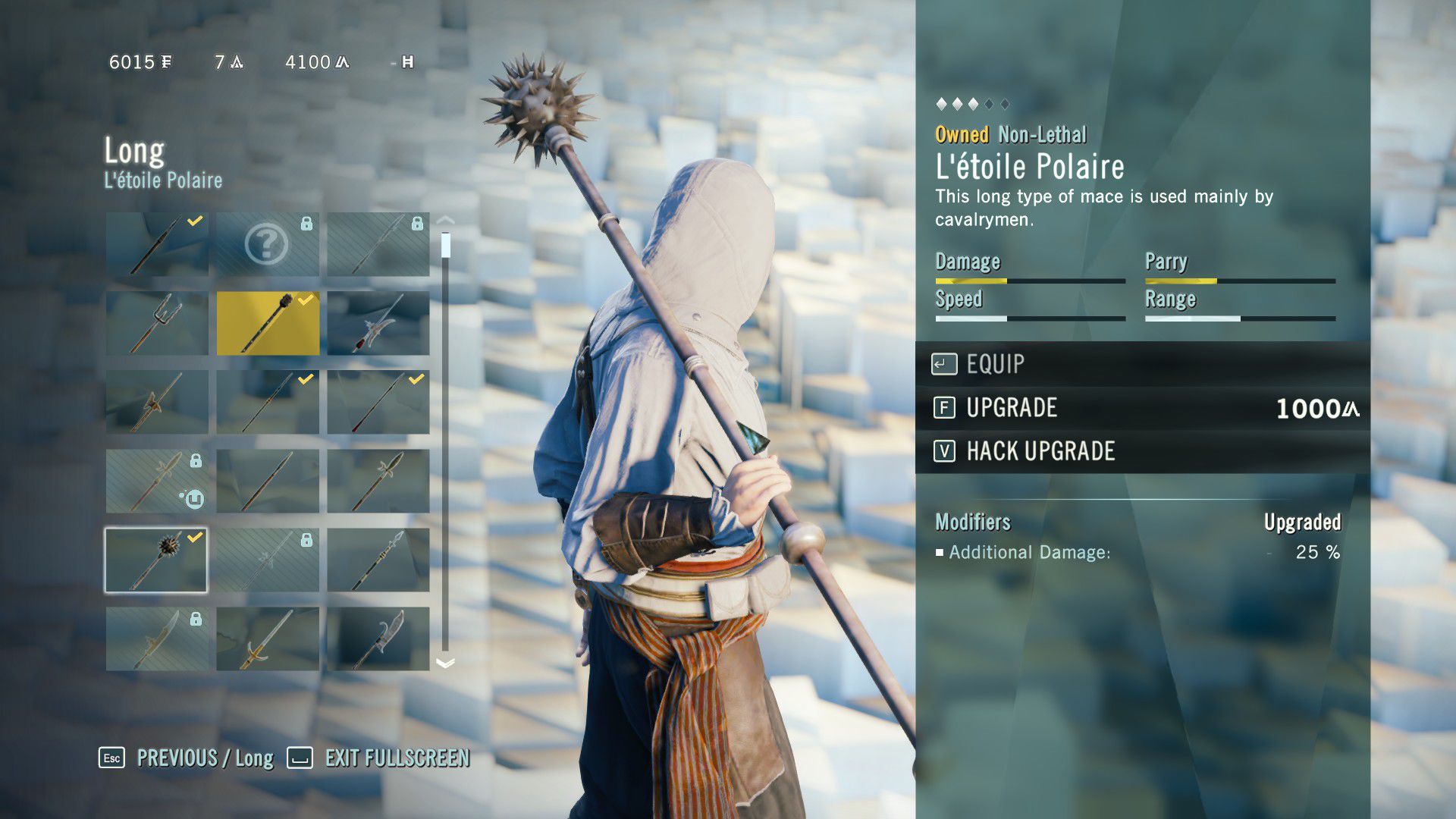Select the yellow highlighted mace slot
The height and width of the screenshot is (819, 1456).
click(268, 323)
